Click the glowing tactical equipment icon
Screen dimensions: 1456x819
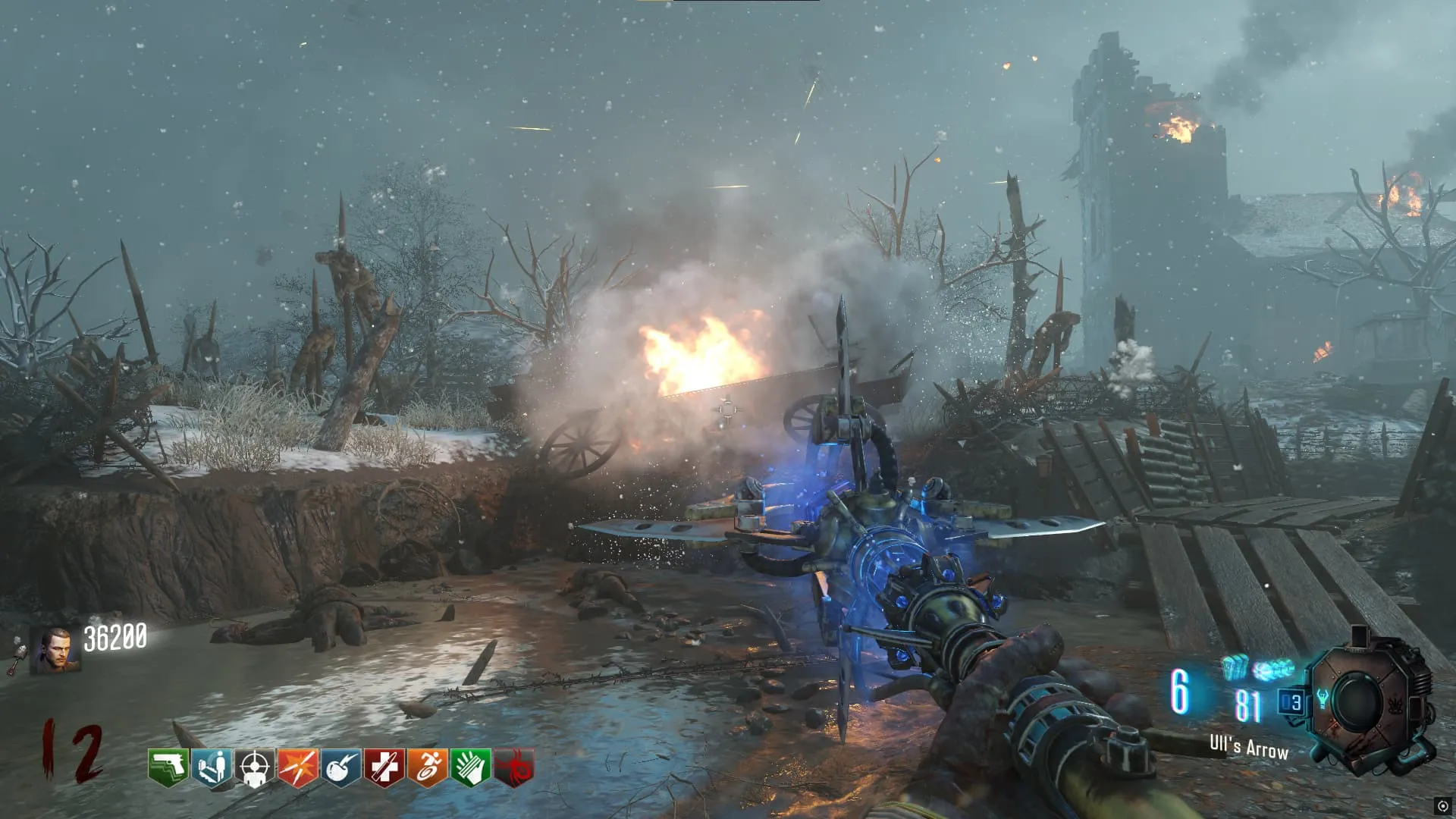(1274, 670)
